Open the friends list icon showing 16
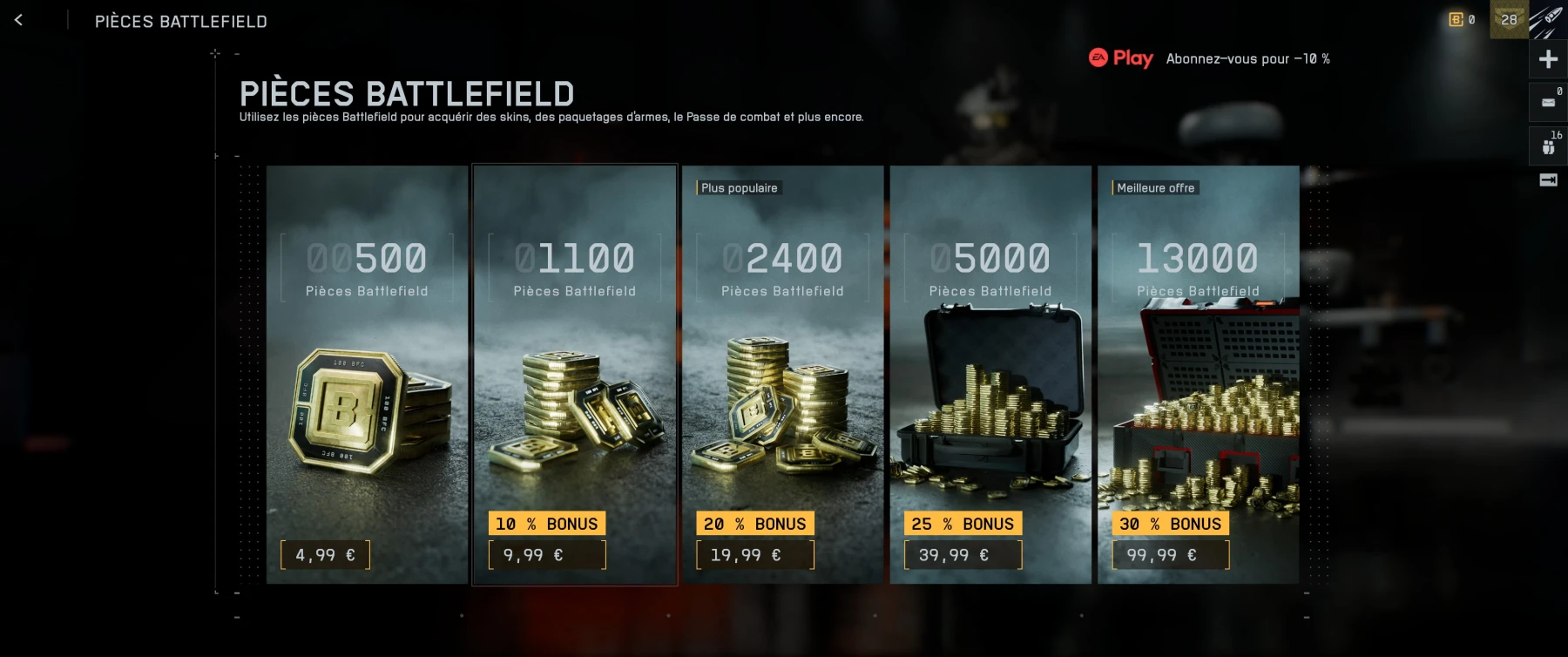The width and height of the screenshot is (1568, 657). pyautogui.click(x=1548, y=145)
